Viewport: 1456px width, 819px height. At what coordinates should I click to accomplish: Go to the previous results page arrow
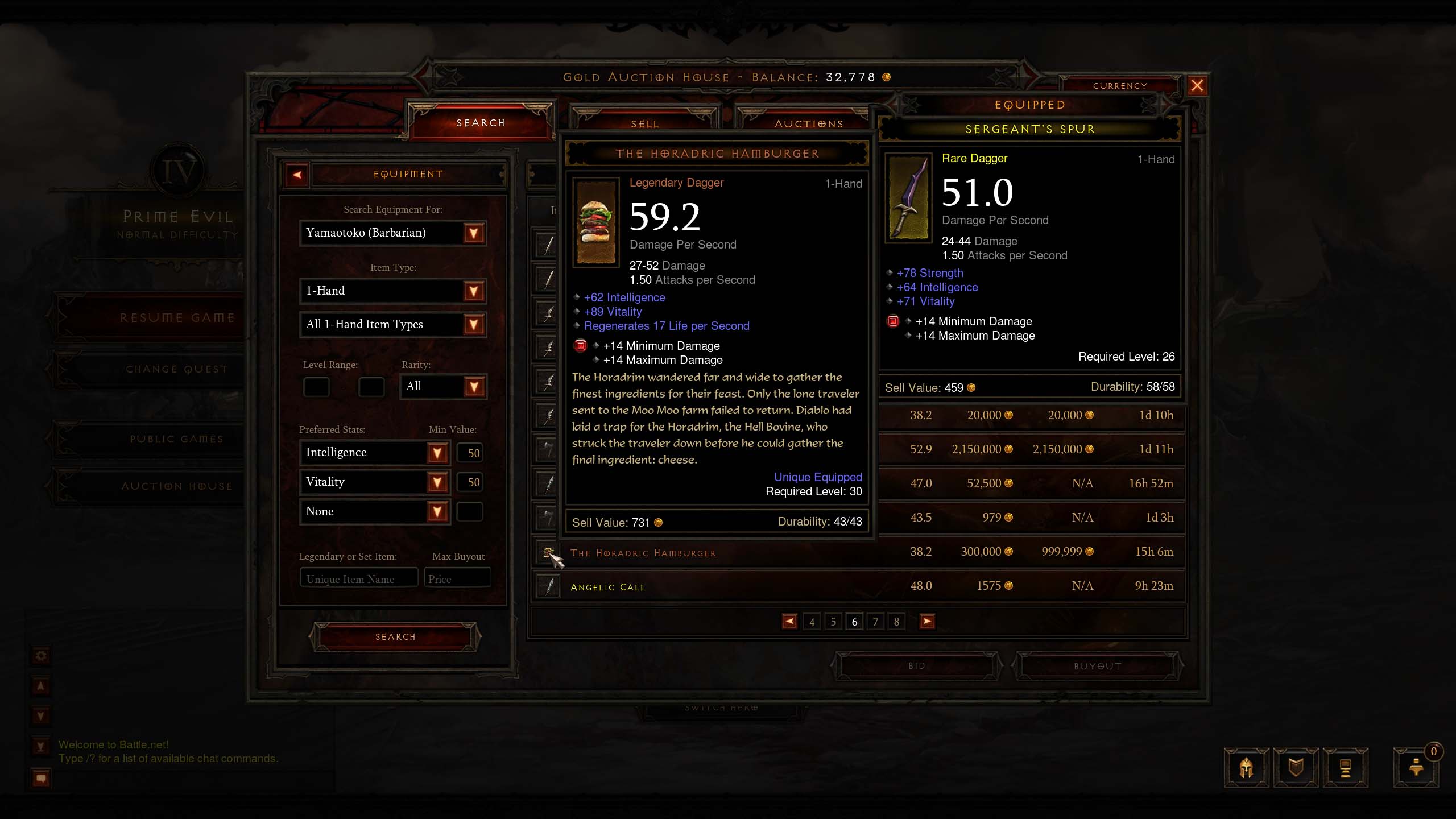pyautogui.click(x=789, y=622)
